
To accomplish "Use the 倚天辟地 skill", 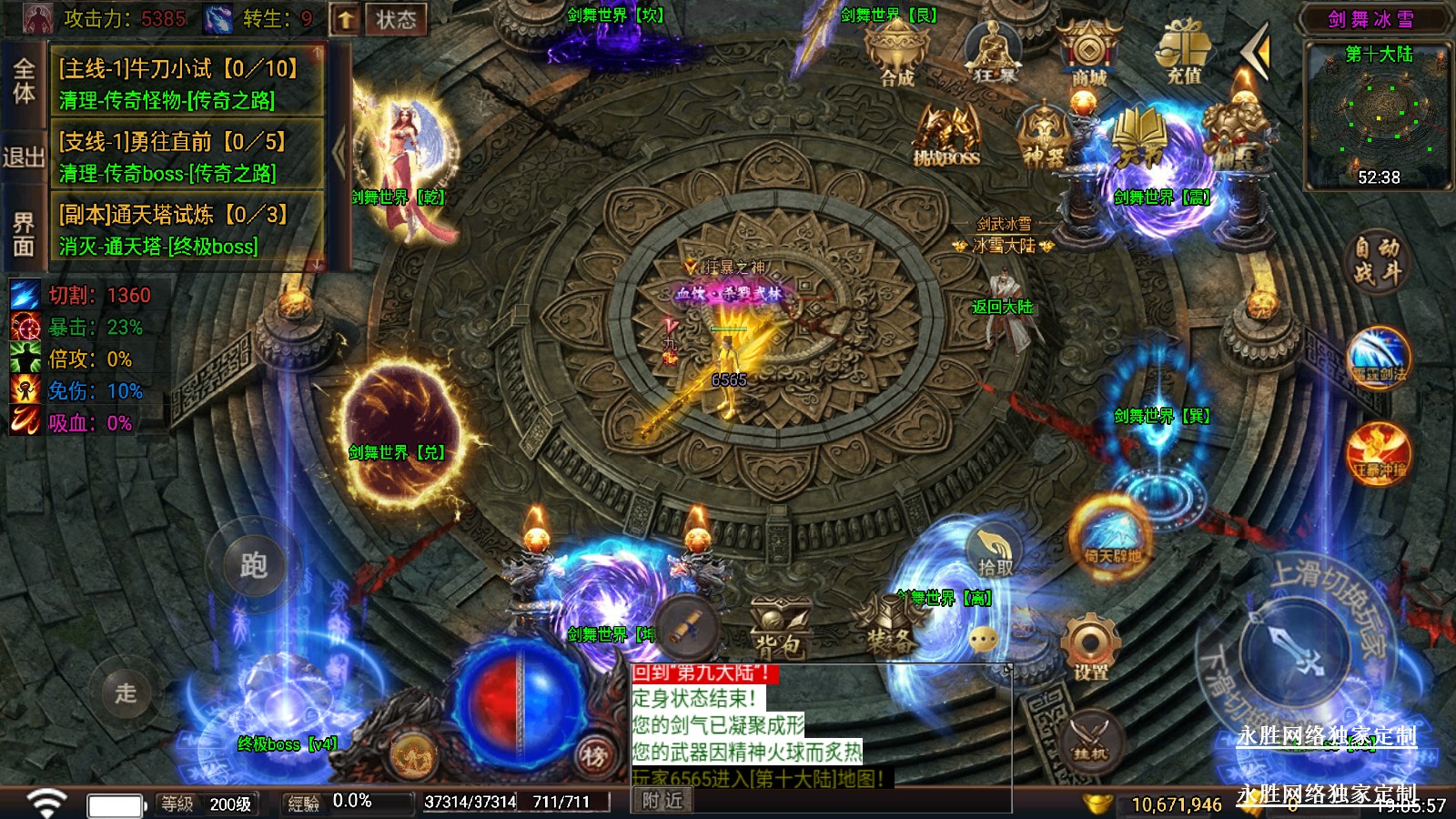I will coord(1111,535).
